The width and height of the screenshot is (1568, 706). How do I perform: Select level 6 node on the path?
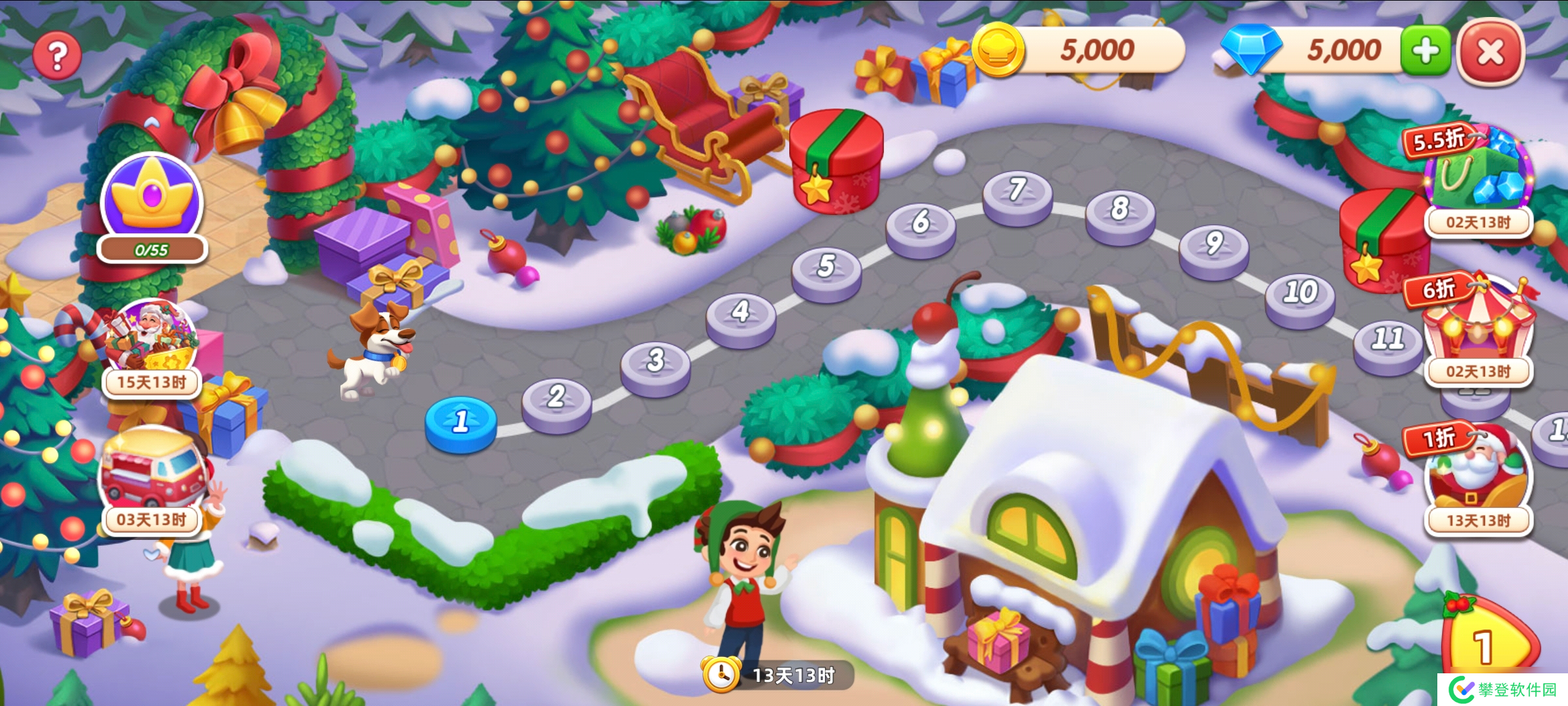point(921,224)
